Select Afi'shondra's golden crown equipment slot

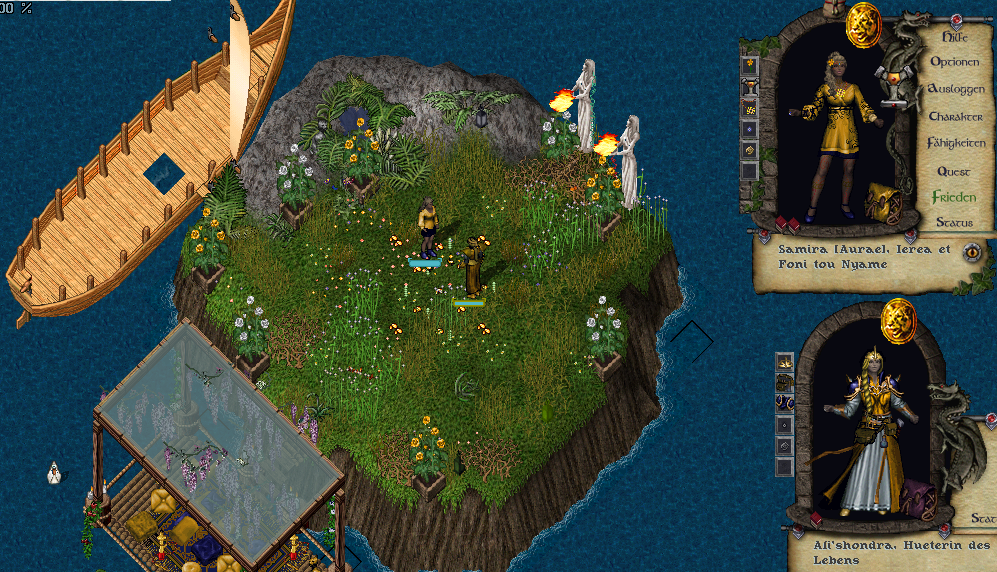(x=785, y=360)
